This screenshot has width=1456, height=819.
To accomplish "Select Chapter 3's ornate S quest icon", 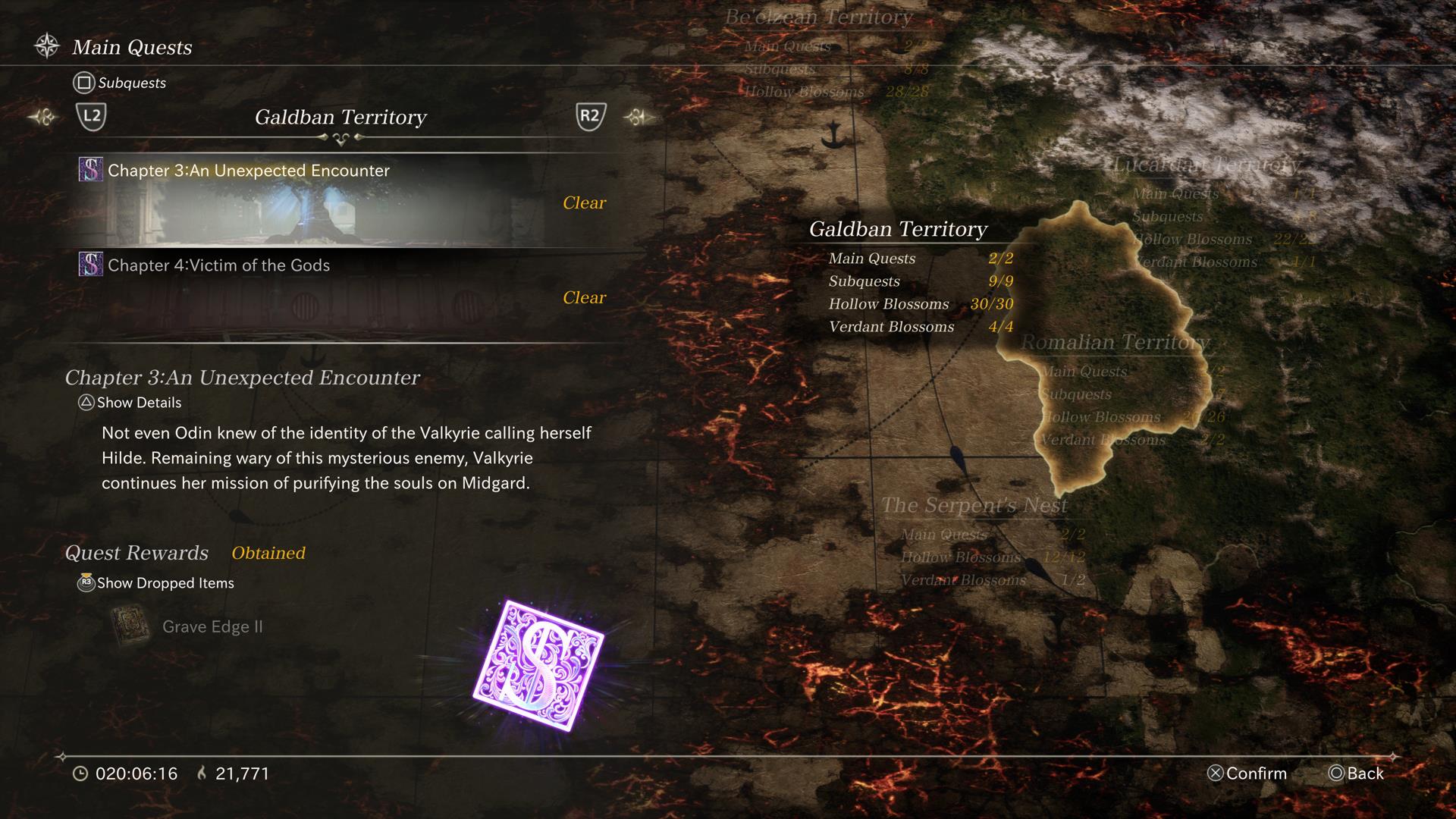I will click(90, 170).
